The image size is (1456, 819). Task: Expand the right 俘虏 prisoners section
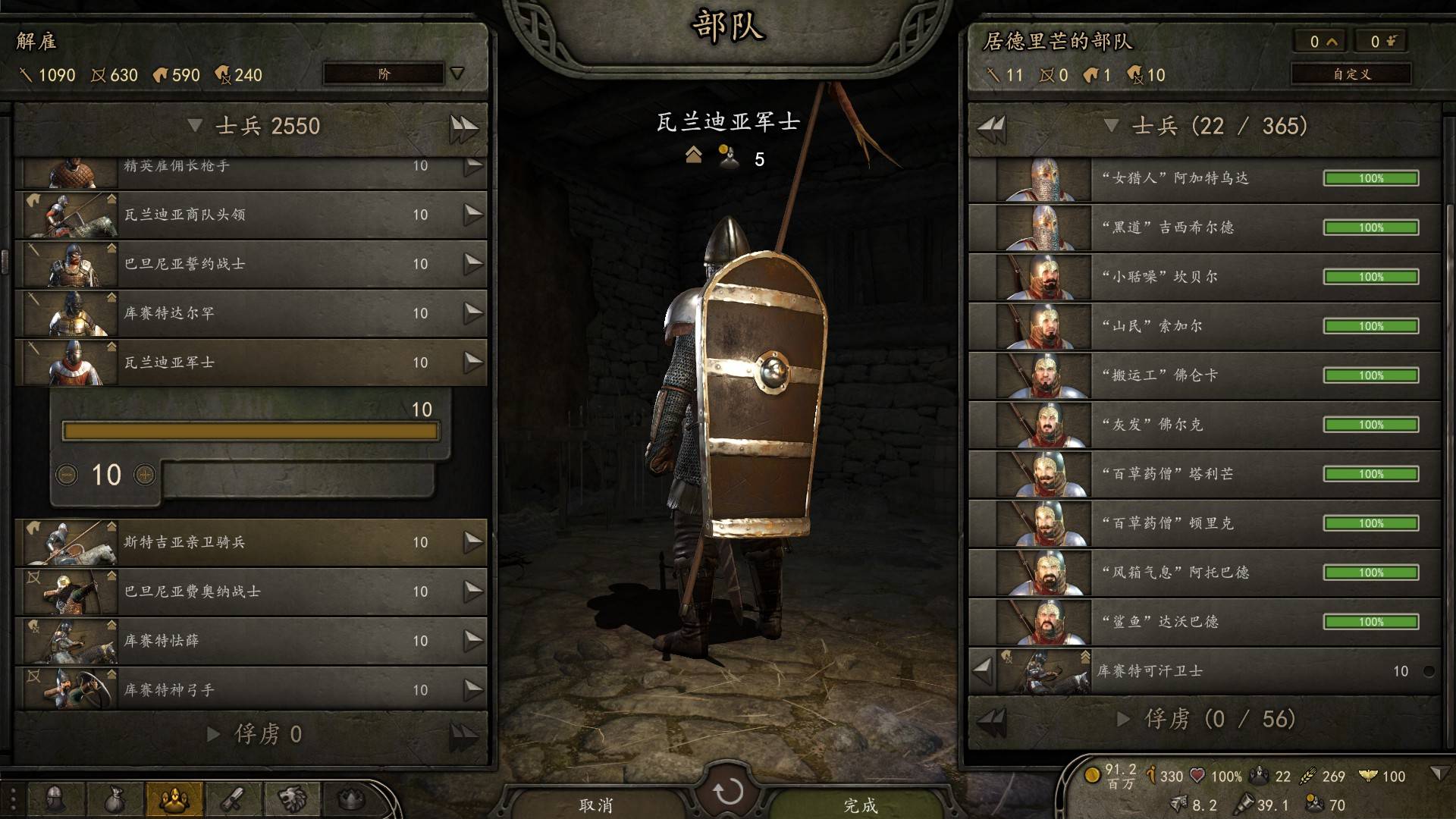[x=1124, y=719]
